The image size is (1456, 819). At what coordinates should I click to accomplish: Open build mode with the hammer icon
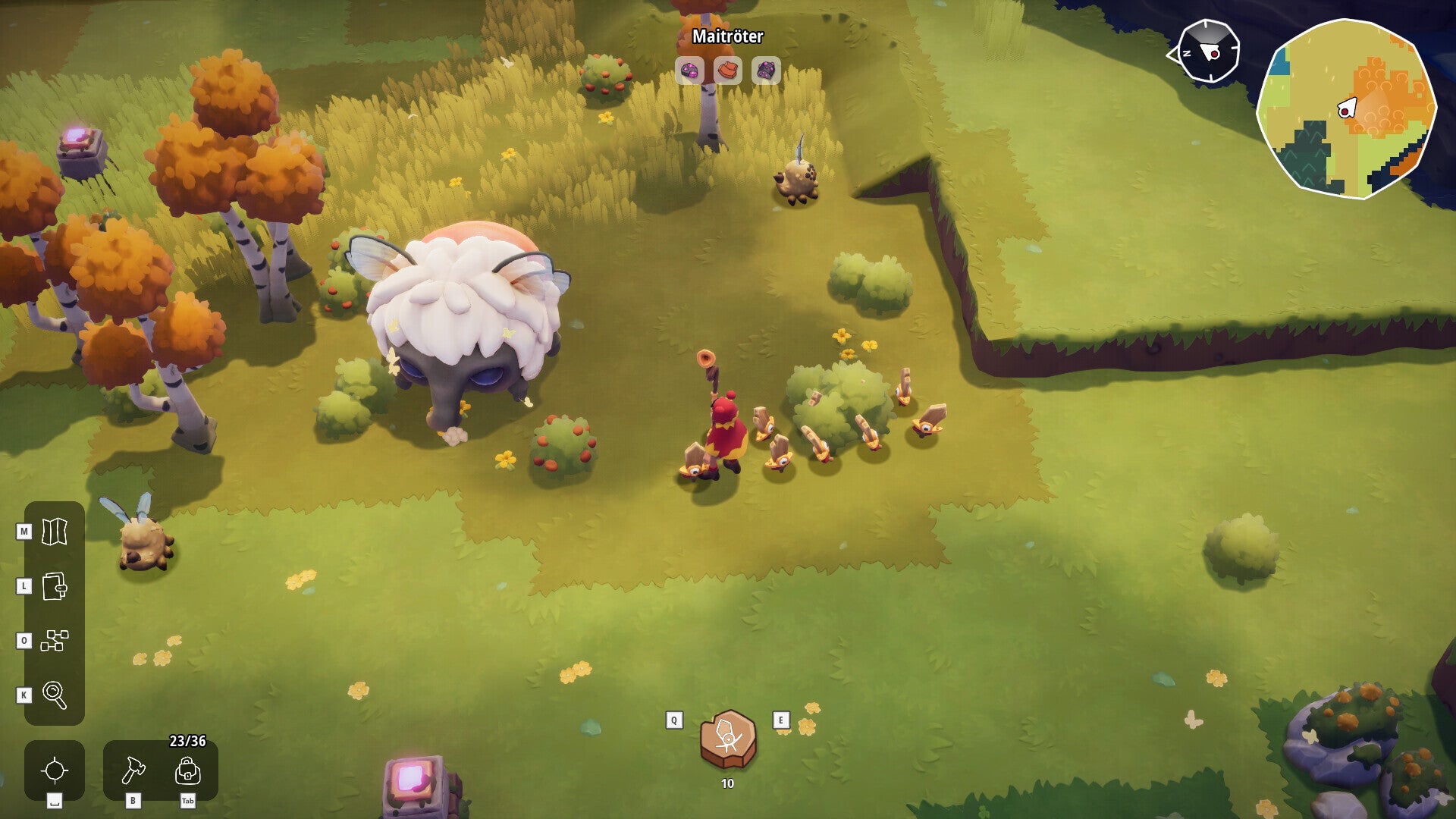[133, 770]
